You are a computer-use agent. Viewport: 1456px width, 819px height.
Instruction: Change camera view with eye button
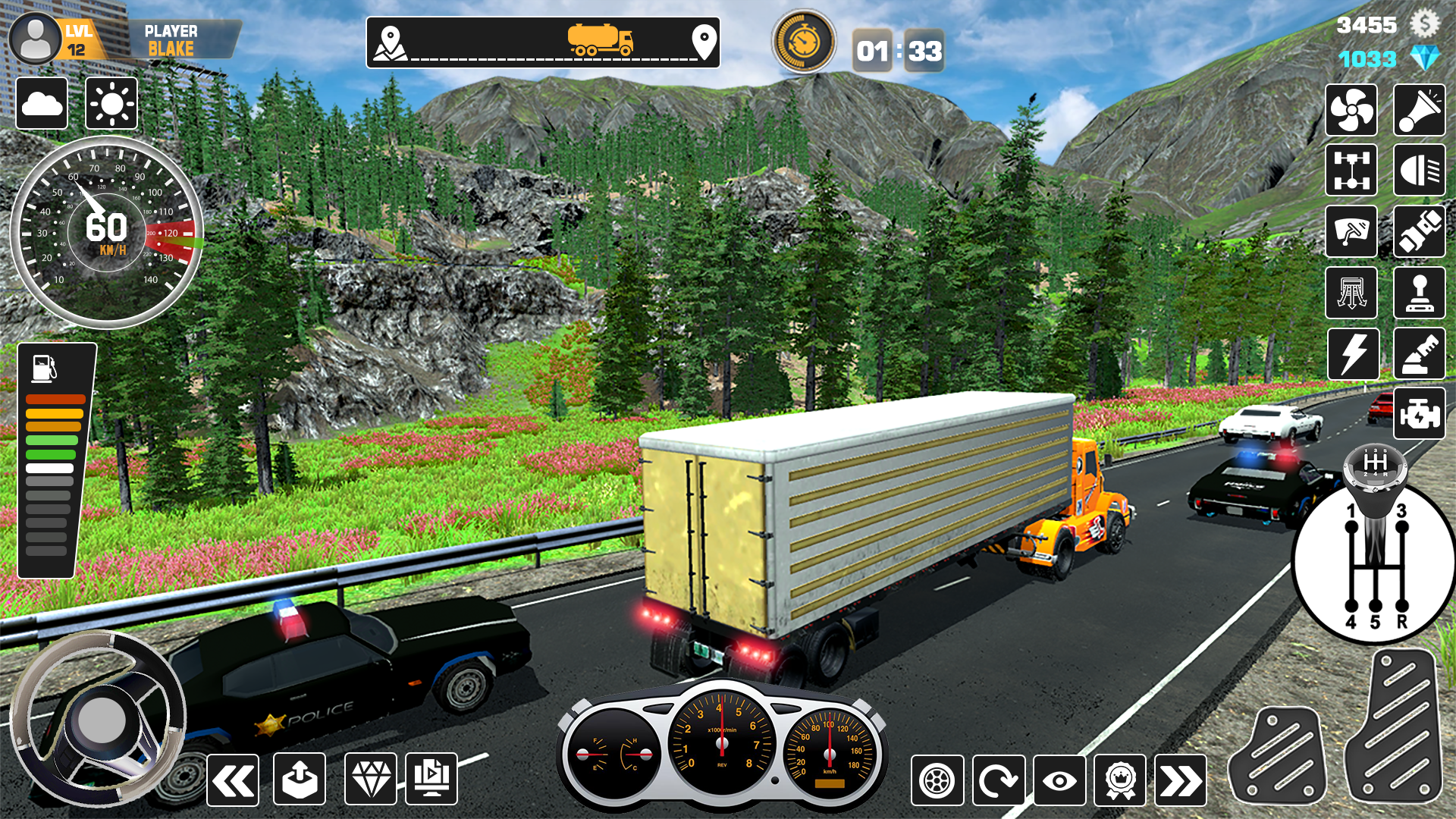click(x=1059, y=780)
